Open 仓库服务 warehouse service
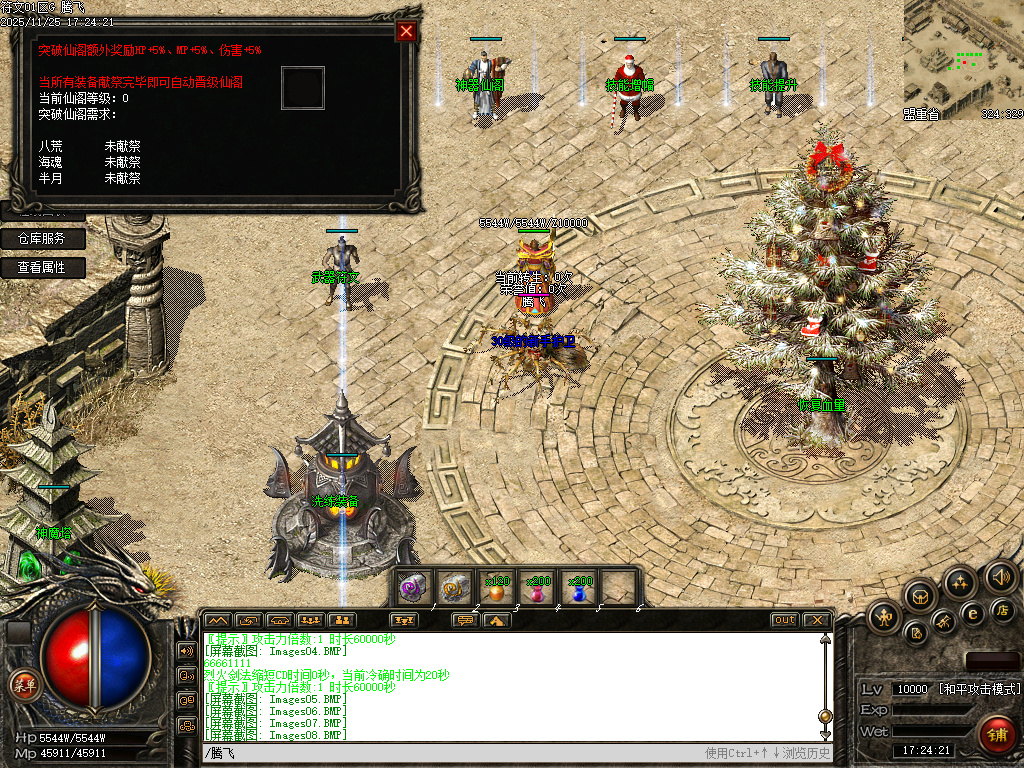The width and height of the screenshot is (1024, 768). coord(42,239)
